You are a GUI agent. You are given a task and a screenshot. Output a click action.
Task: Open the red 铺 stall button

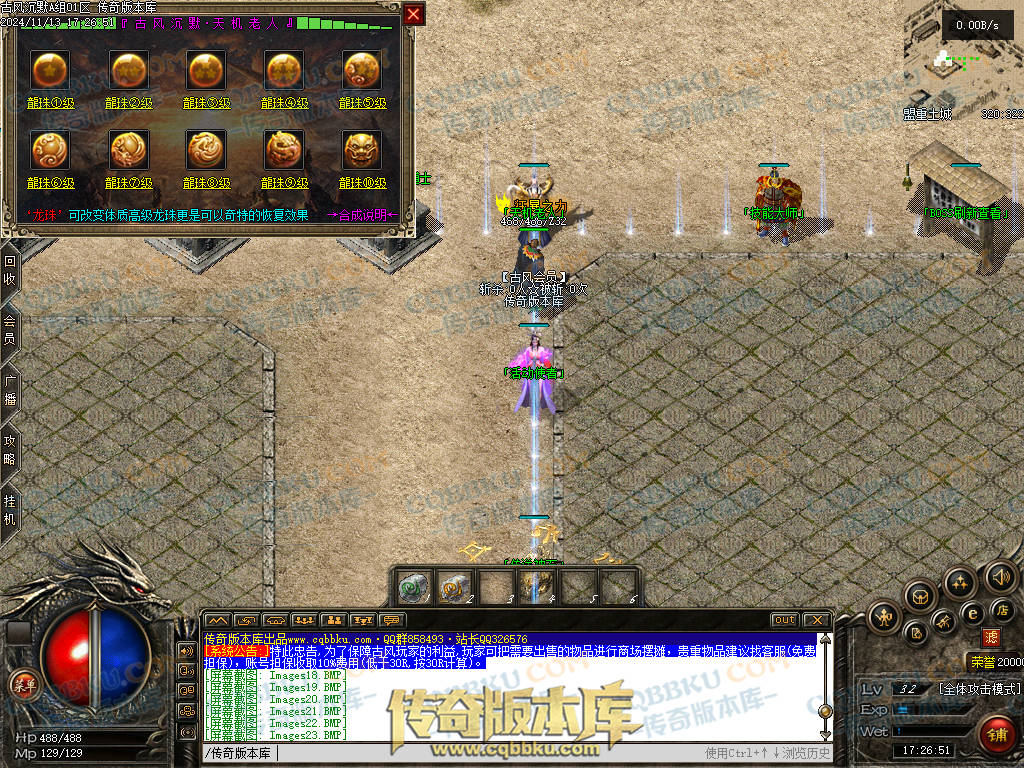click(995, 735)
